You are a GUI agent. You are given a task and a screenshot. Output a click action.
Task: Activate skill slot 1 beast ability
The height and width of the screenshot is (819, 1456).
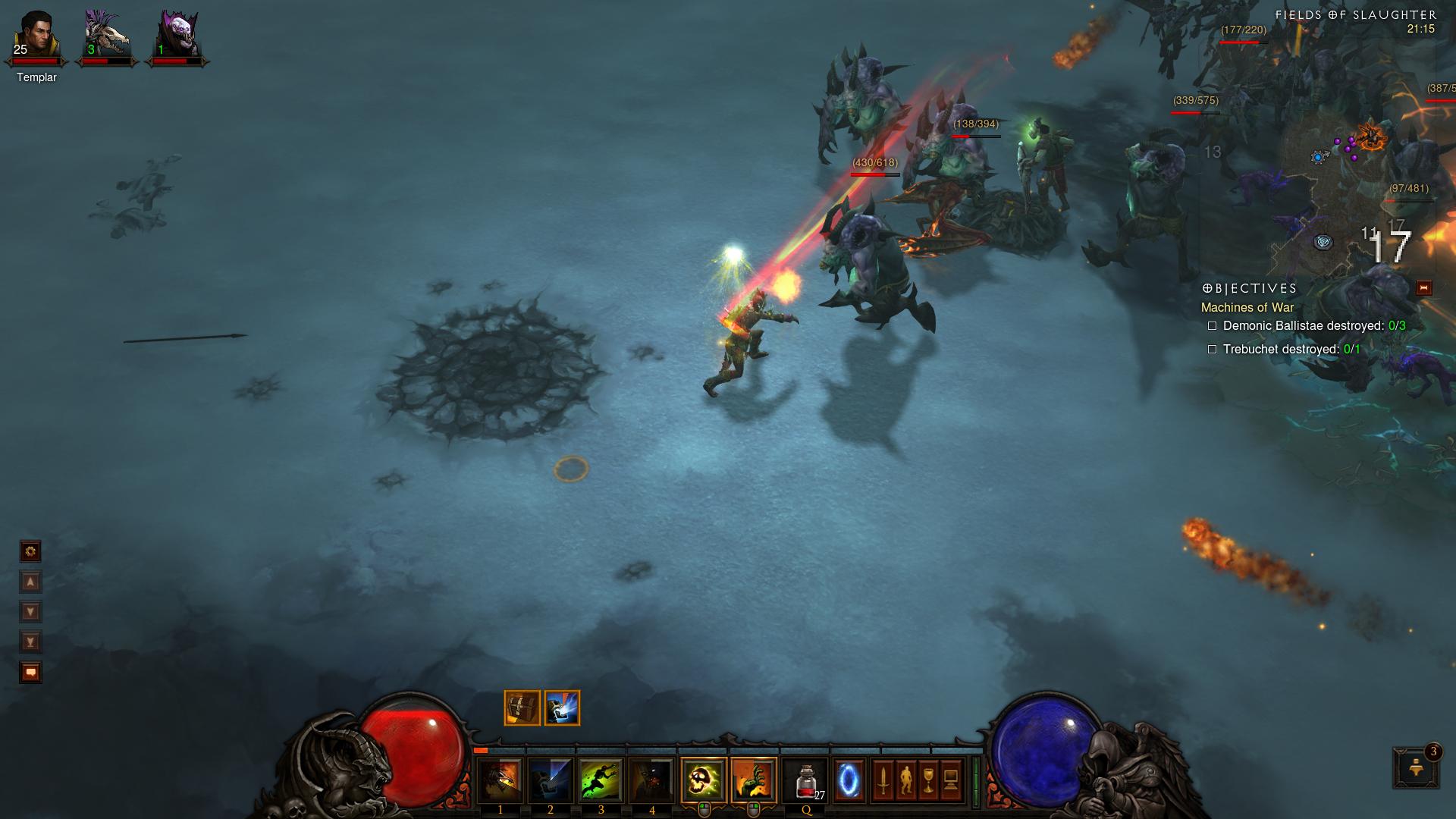[x=500, y=780]
